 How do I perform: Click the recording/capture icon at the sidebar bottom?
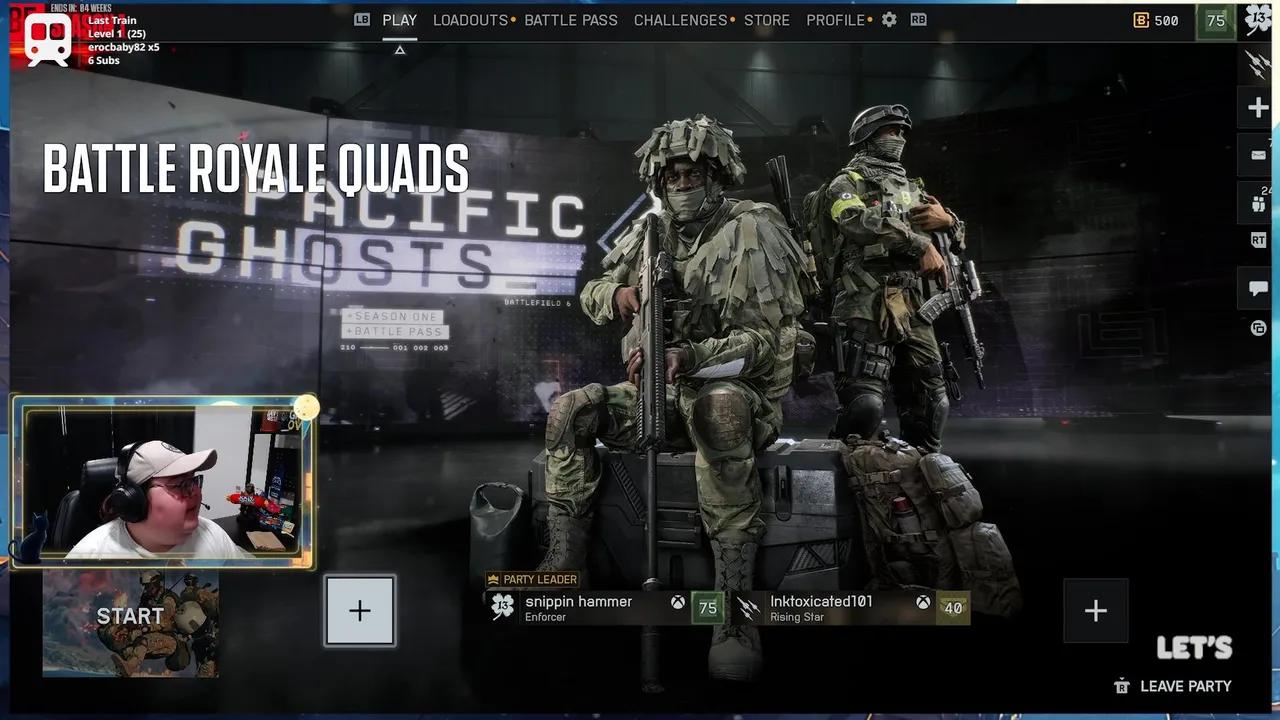pos(1256,330)
